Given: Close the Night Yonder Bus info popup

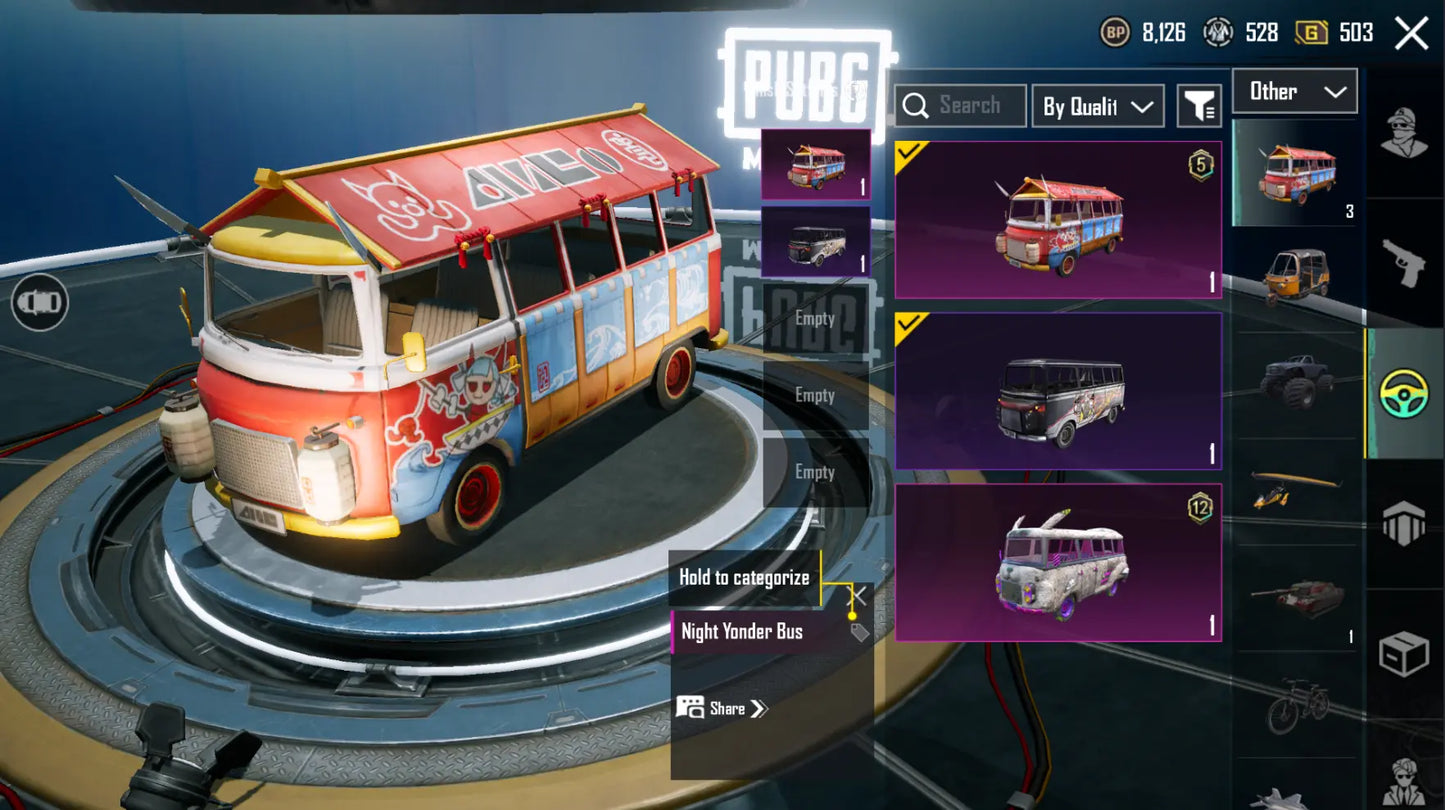Looking at the screenshot, I should tap(858, 596).
